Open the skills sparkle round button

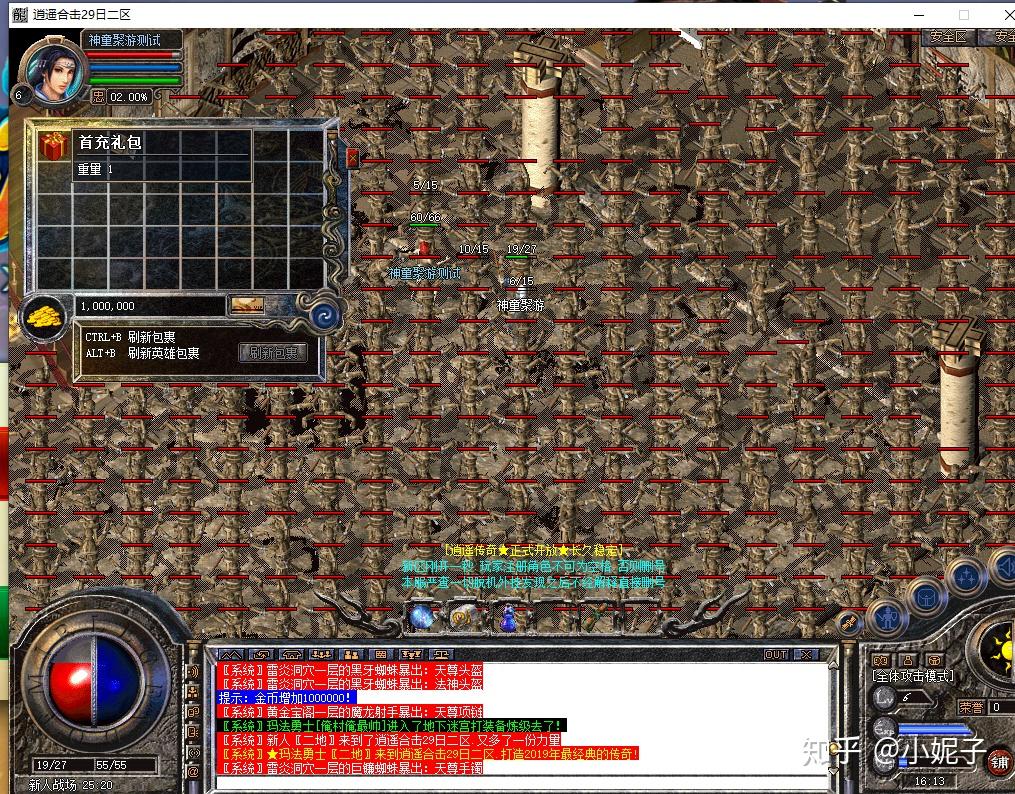tap(966, 577)
